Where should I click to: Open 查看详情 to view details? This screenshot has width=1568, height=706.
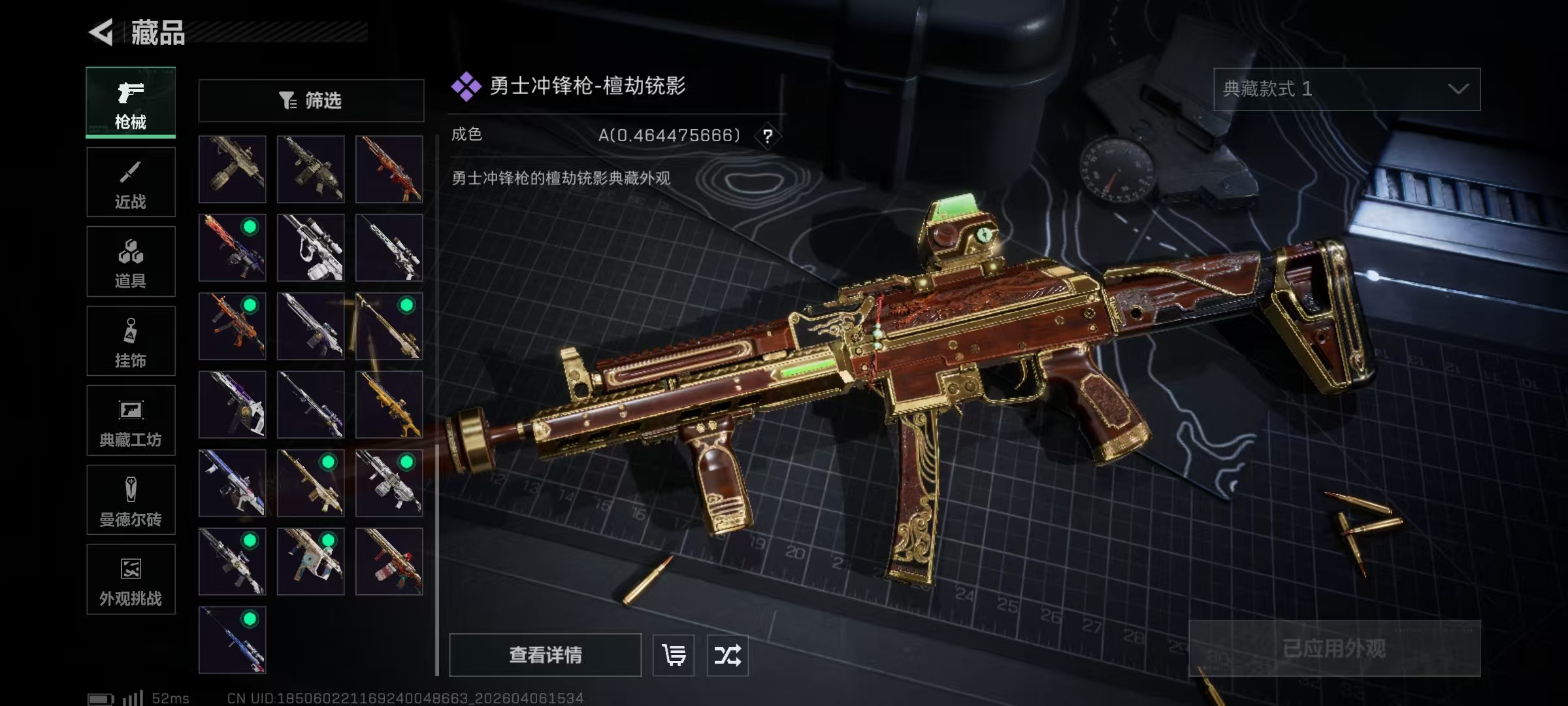point(545,655)
